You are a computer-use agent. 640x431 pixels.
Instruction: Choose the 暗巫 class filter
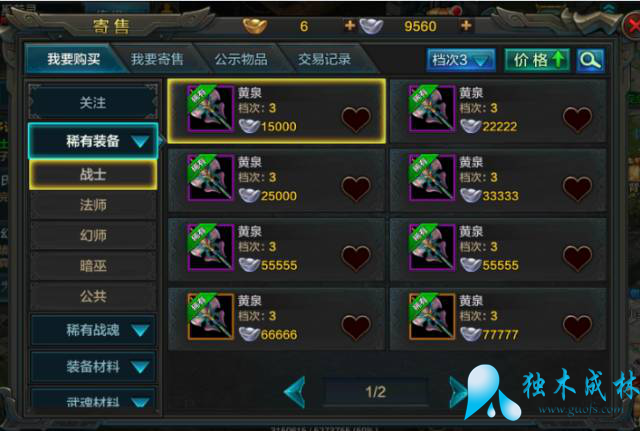[x=92, y=267]
